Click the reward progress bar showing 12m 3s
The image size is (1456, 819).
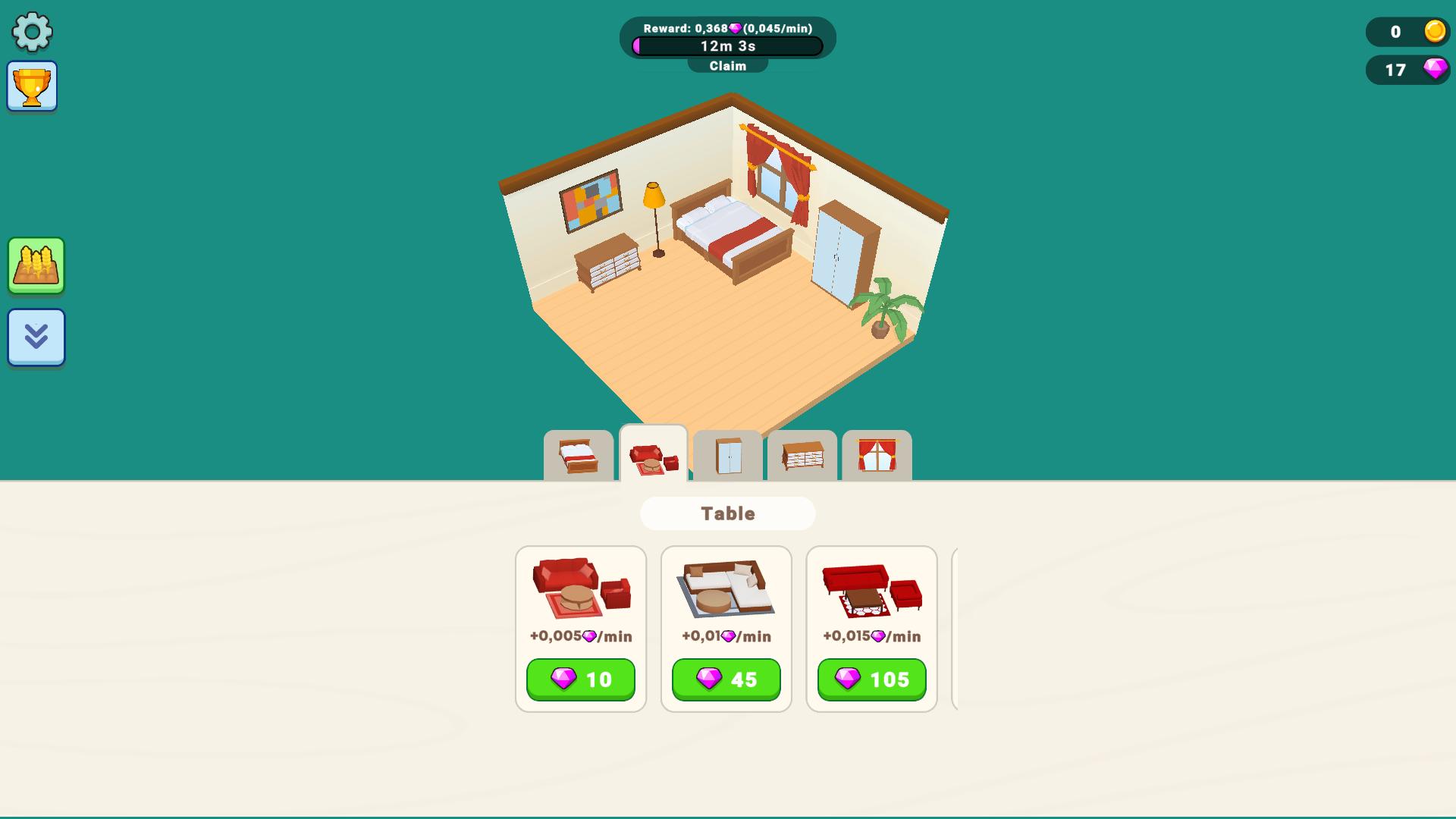click(x=727, y=45)
